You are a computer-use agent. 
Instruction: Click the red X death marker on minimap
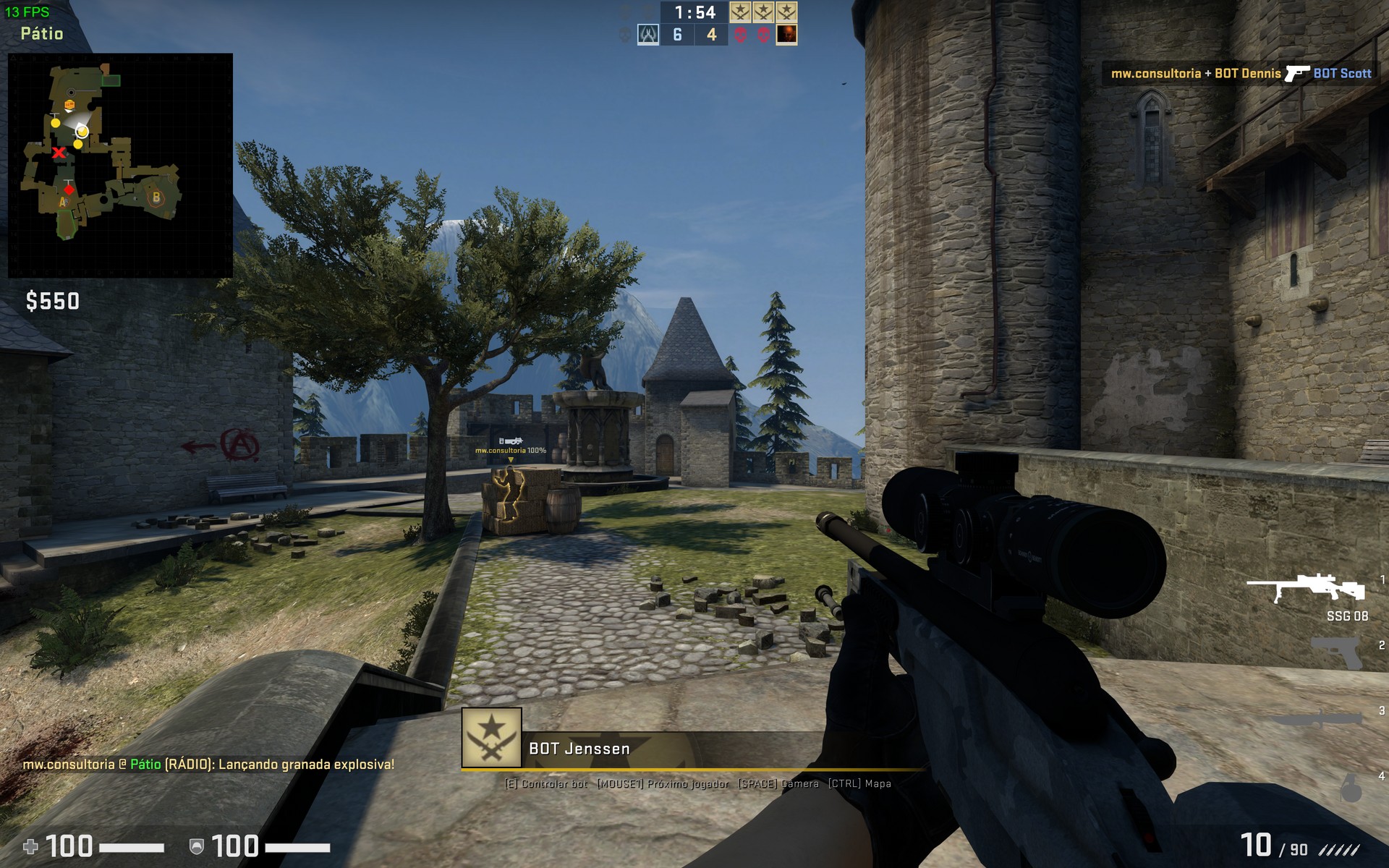pyautogui.click(x=59, y=152)
